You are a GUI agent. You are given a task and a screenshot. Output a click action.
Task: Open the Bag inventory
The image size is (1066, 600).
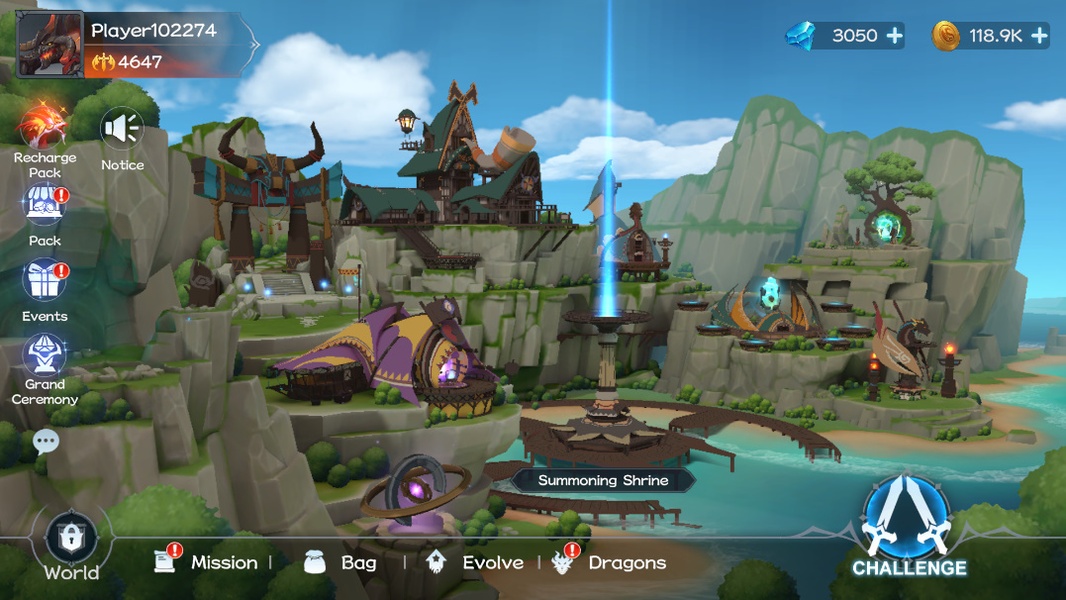(341, 563)
